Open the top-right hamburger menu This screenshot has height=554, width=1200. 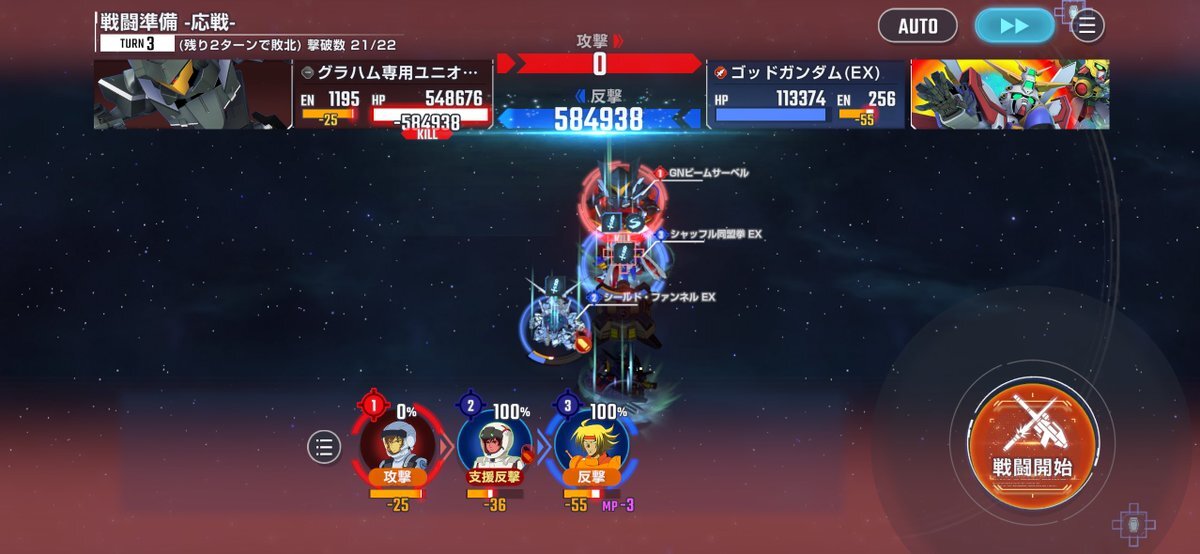pyautogui.click(x=1087, y=25)
